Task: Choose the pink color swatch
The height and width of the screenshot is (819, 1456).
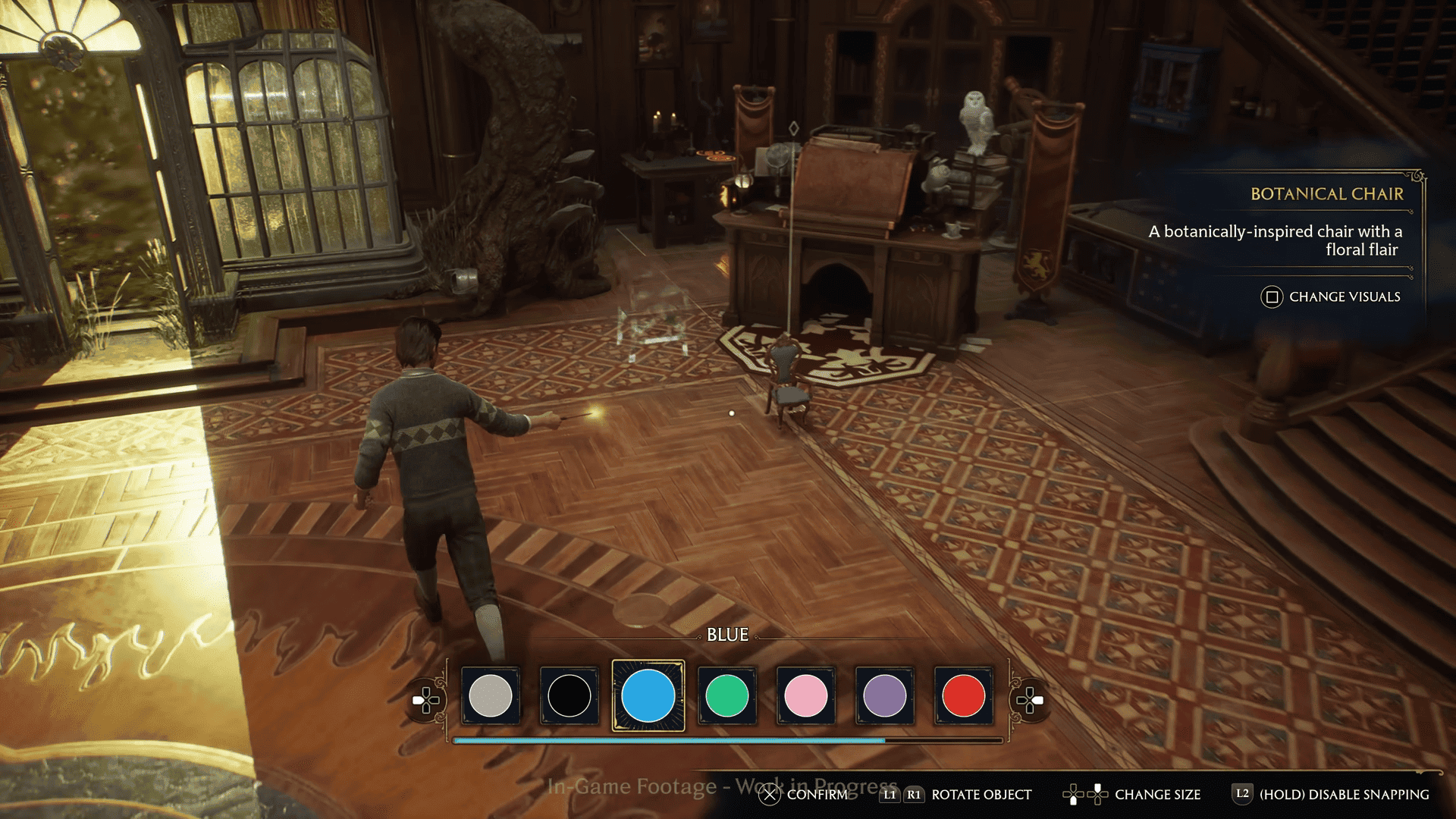Action: (806, 695)
